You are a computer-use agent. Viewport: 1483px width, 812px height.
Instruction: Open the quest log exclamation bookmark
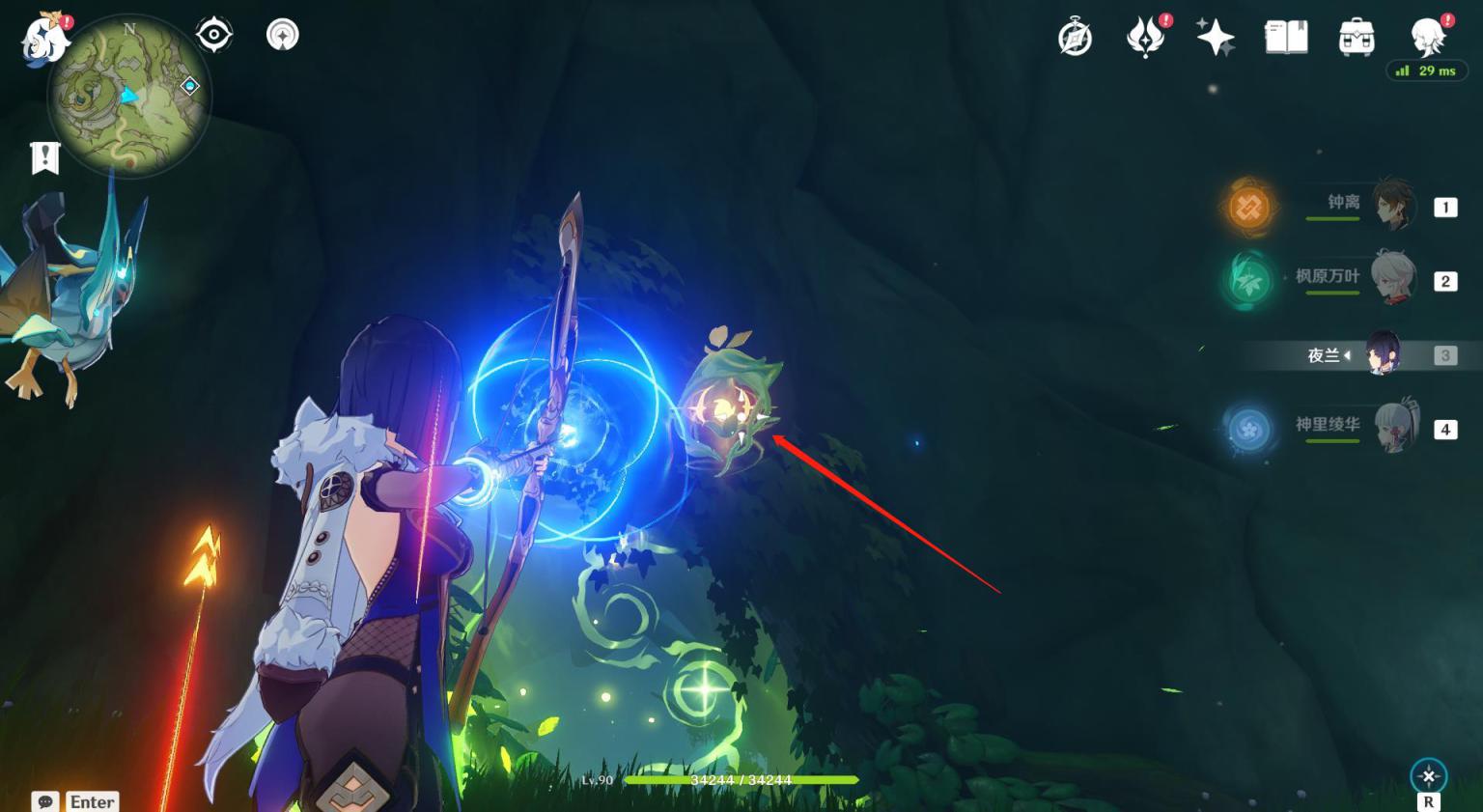(x=45, y=157)
